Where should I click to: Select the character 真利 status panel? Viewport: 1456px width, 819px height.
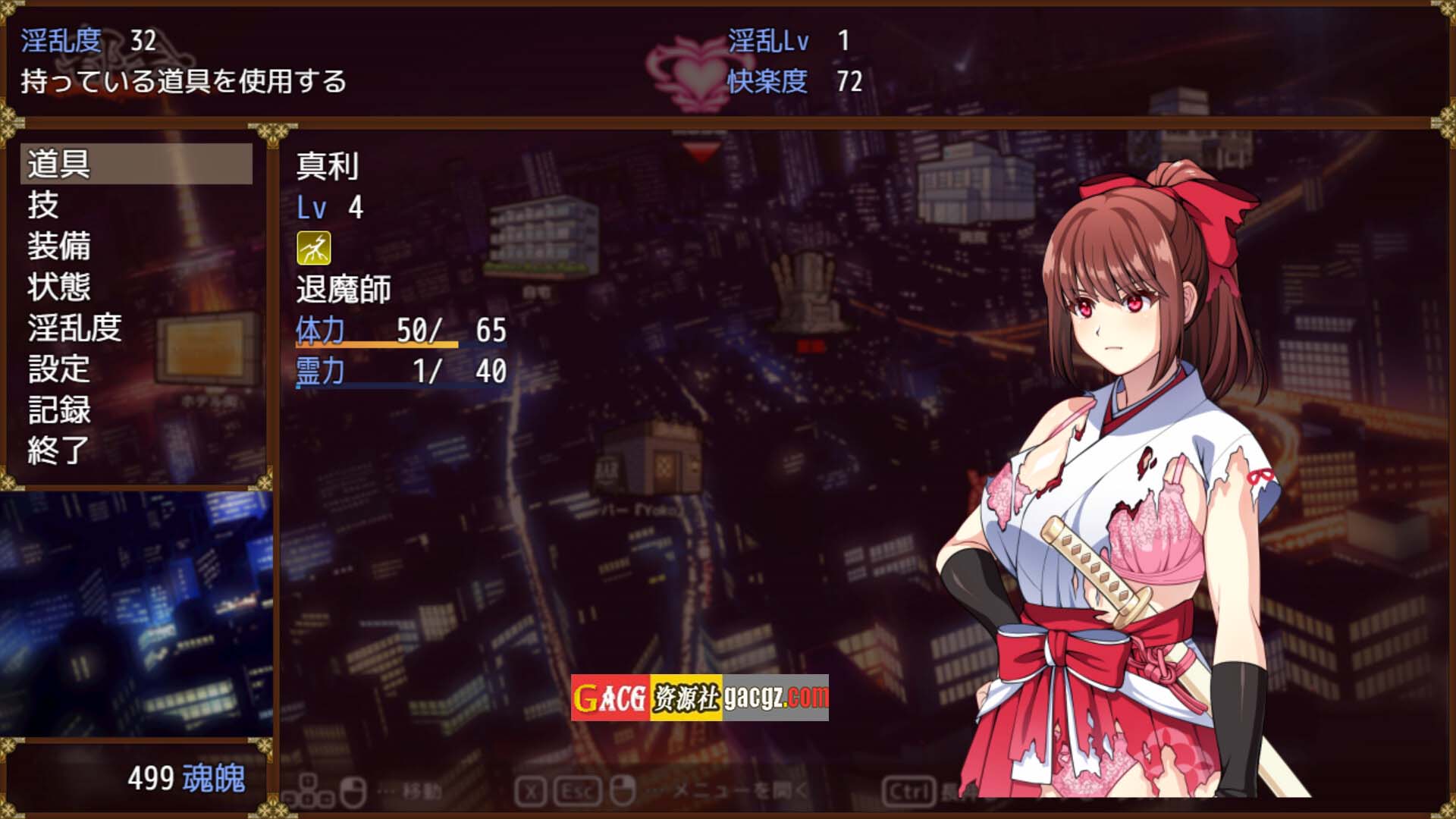point(402,269)
